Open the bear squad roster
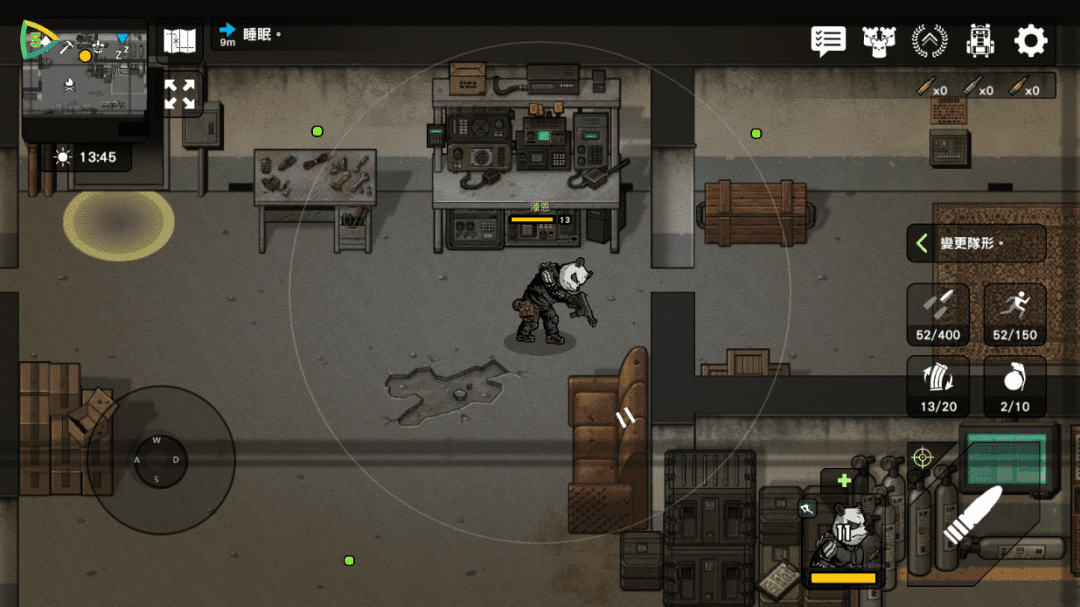 click(x=879, y=41)
